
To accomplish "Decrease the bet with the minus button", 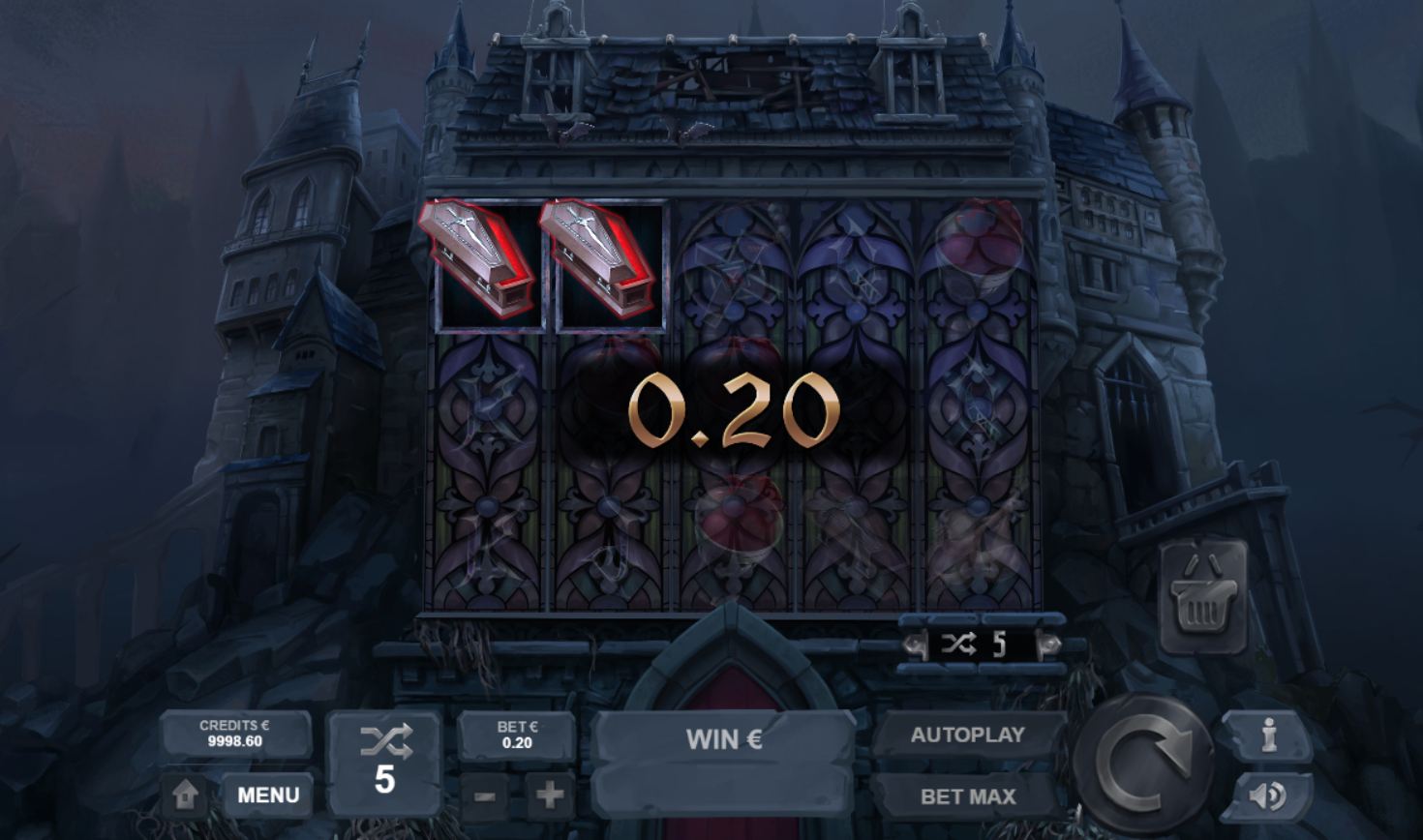I will pos(486,796).
